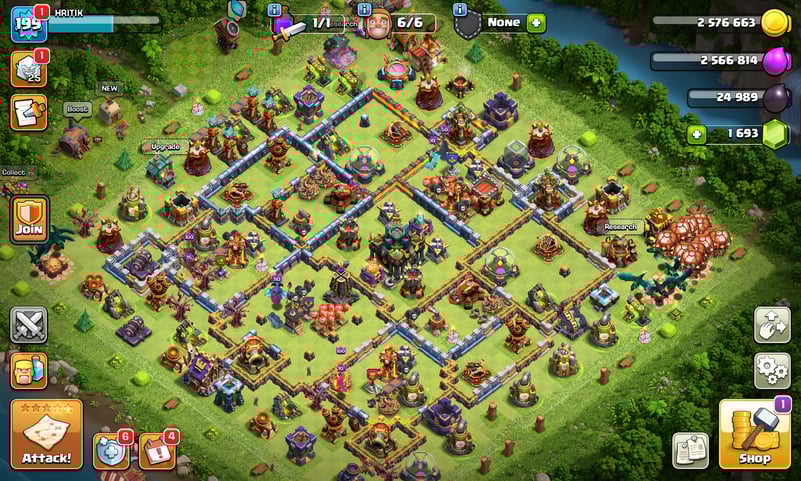Viewport: 801px width, 481px height.
Task: Tap the Boost bubble over the barracks
Action: click(x=76, y=108)
